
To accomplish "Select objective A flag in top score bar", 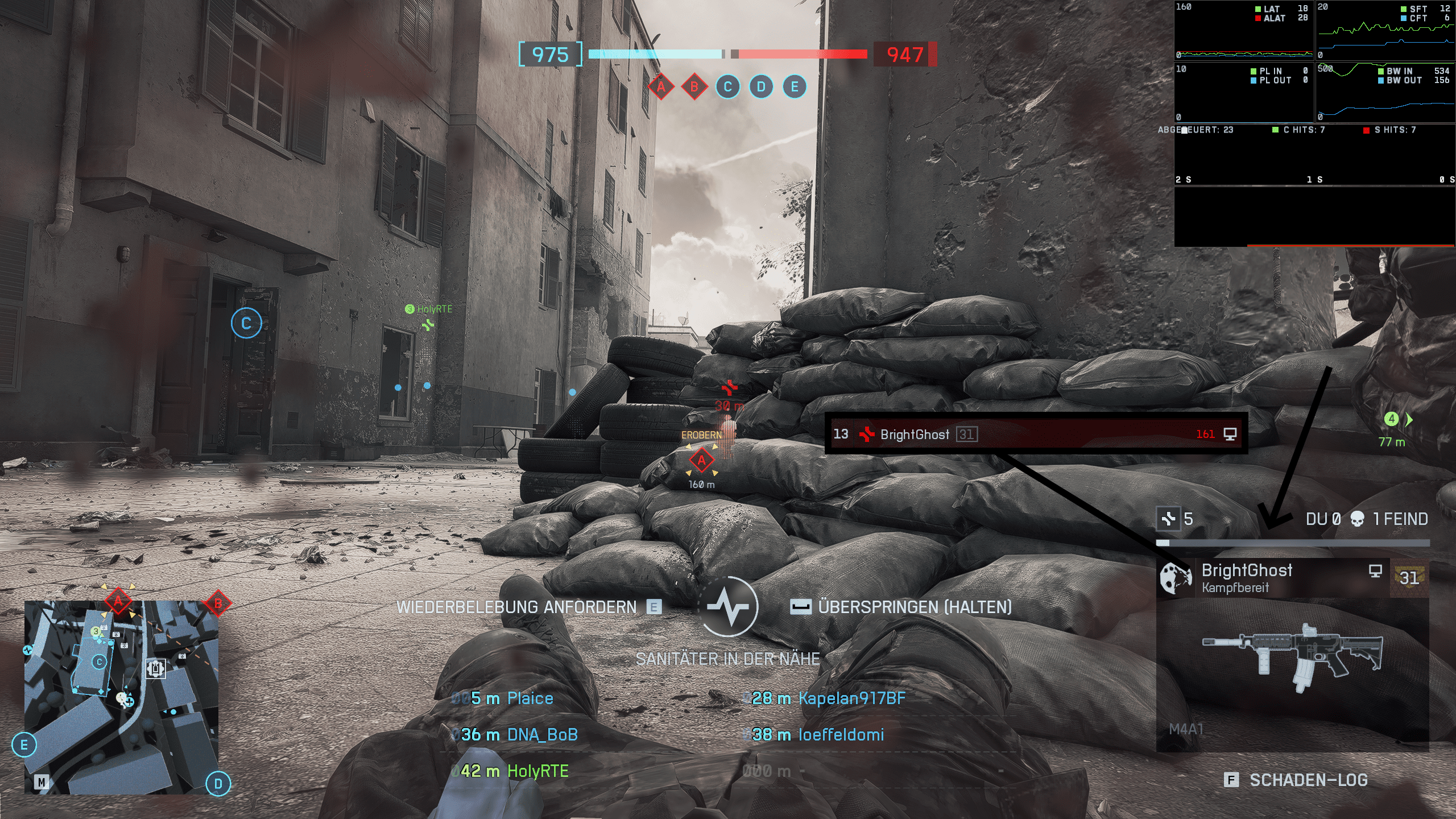I will click(x=661, y=87).
